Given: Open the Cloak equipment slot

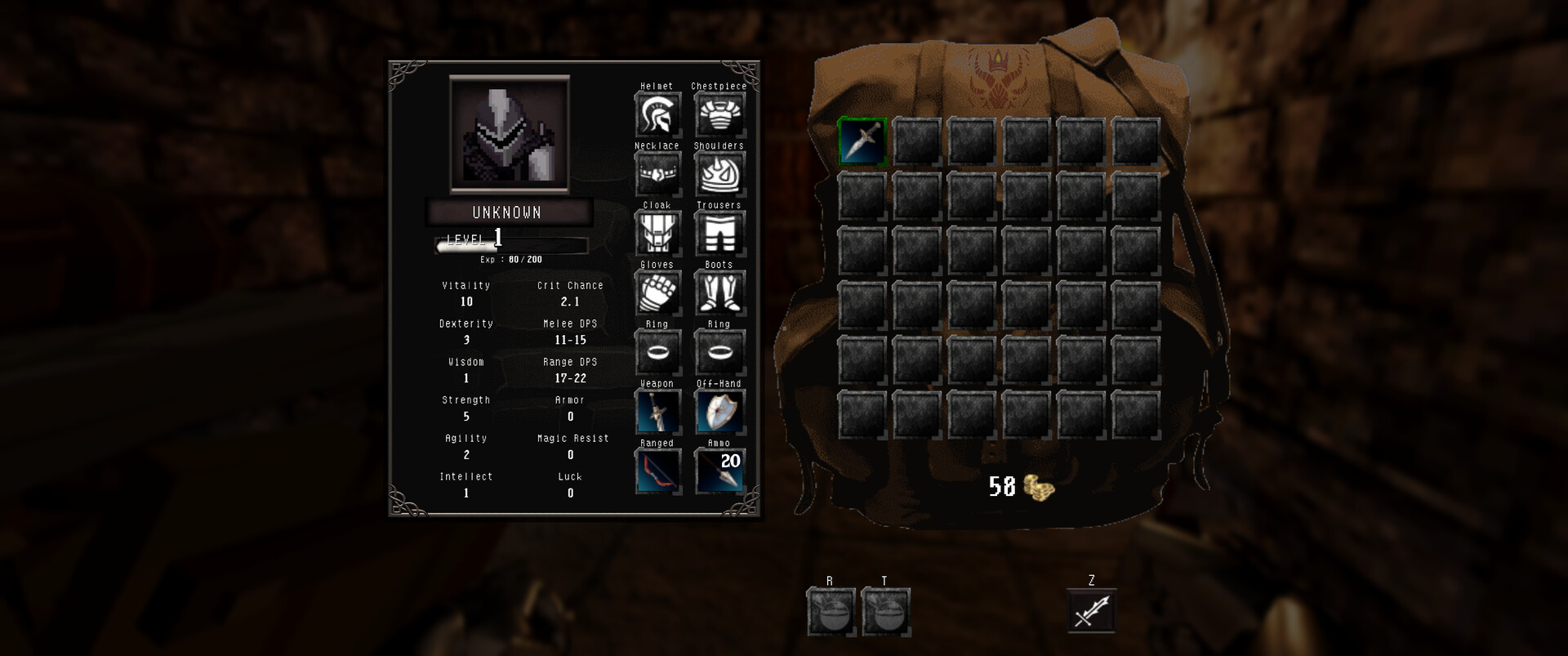Looking at the screenshot, I should (658, 234).
